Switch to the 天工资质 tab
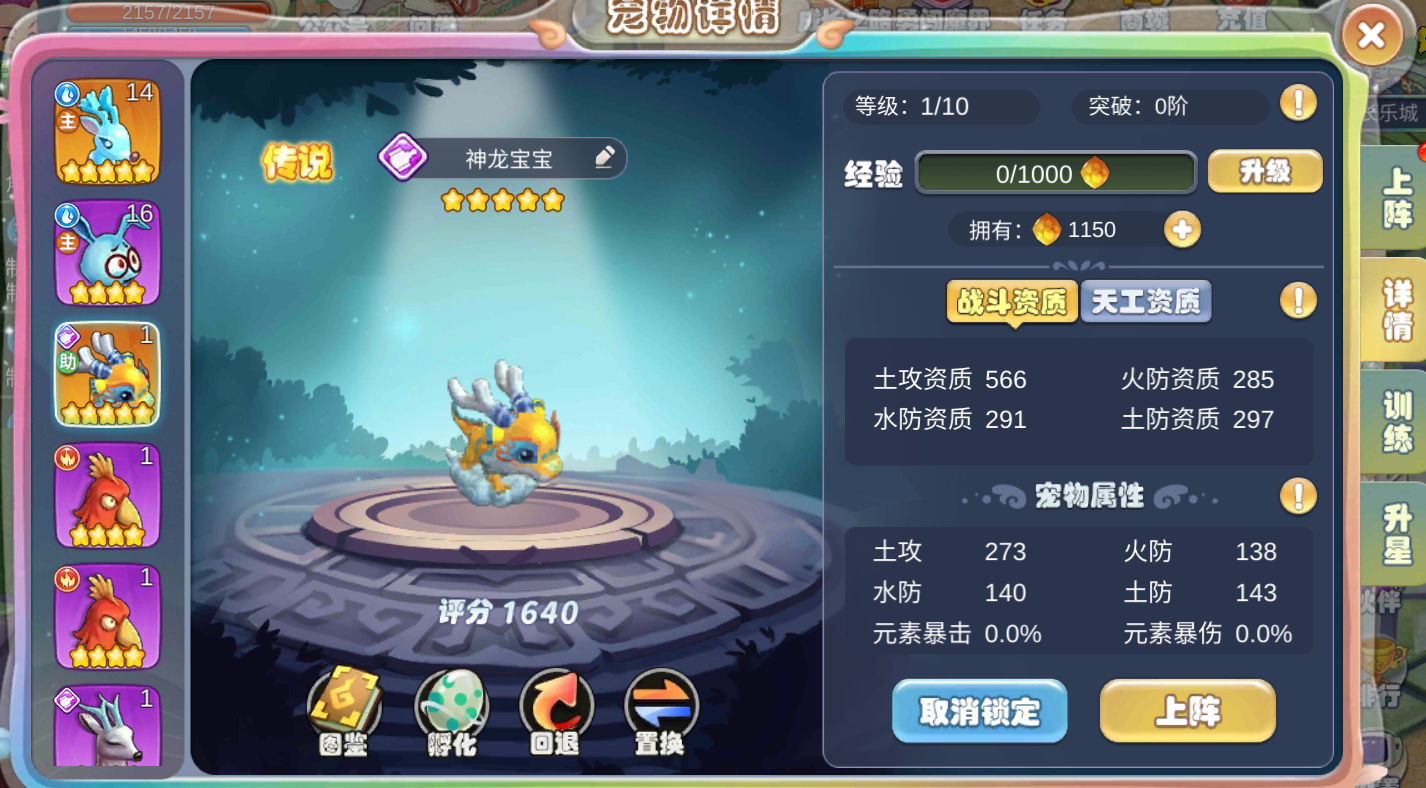1426x788 pixels. click(1145, 302)
